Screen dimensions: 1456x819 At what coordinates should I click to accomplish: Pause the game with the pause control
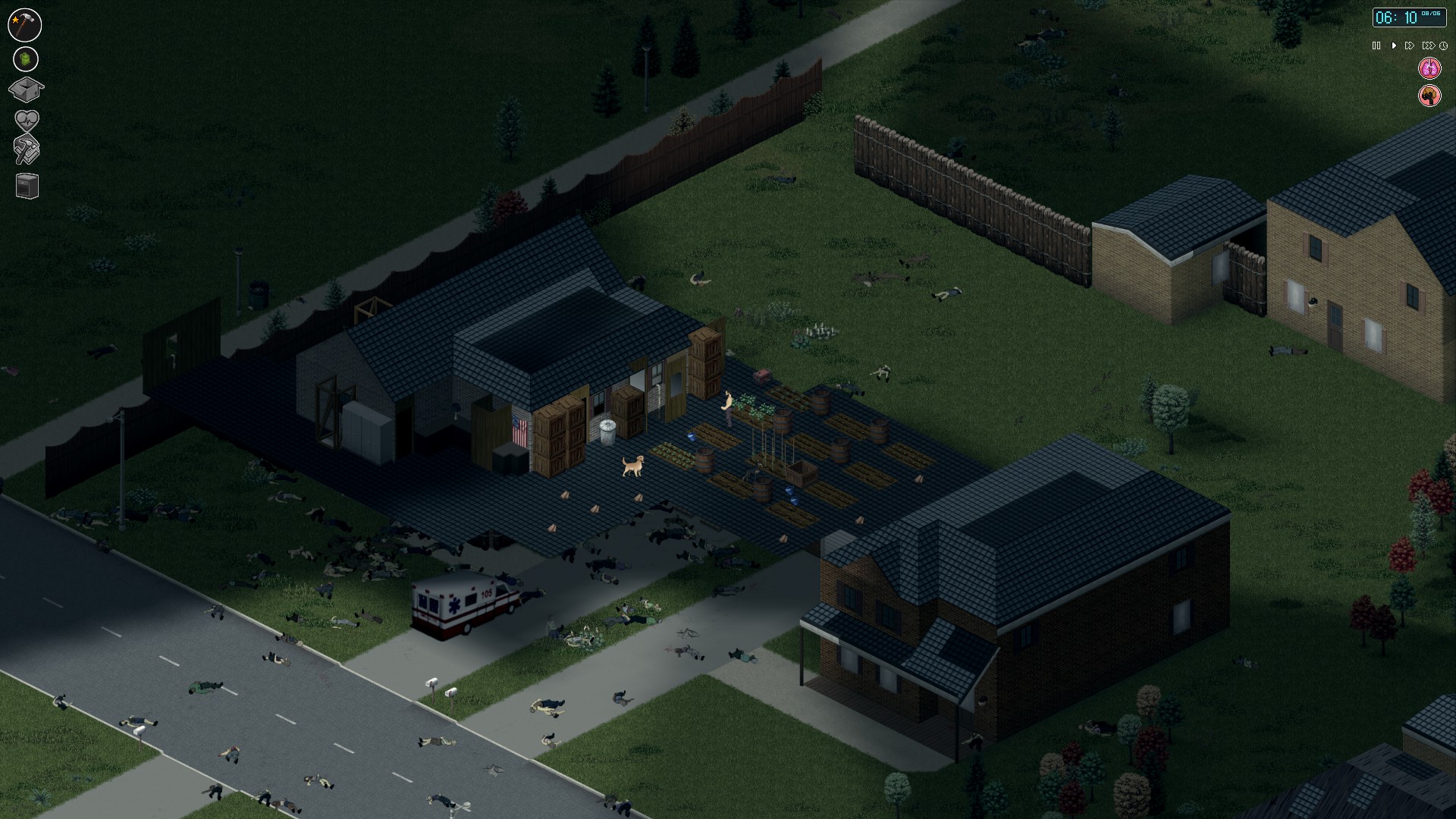pos(1376,45)
